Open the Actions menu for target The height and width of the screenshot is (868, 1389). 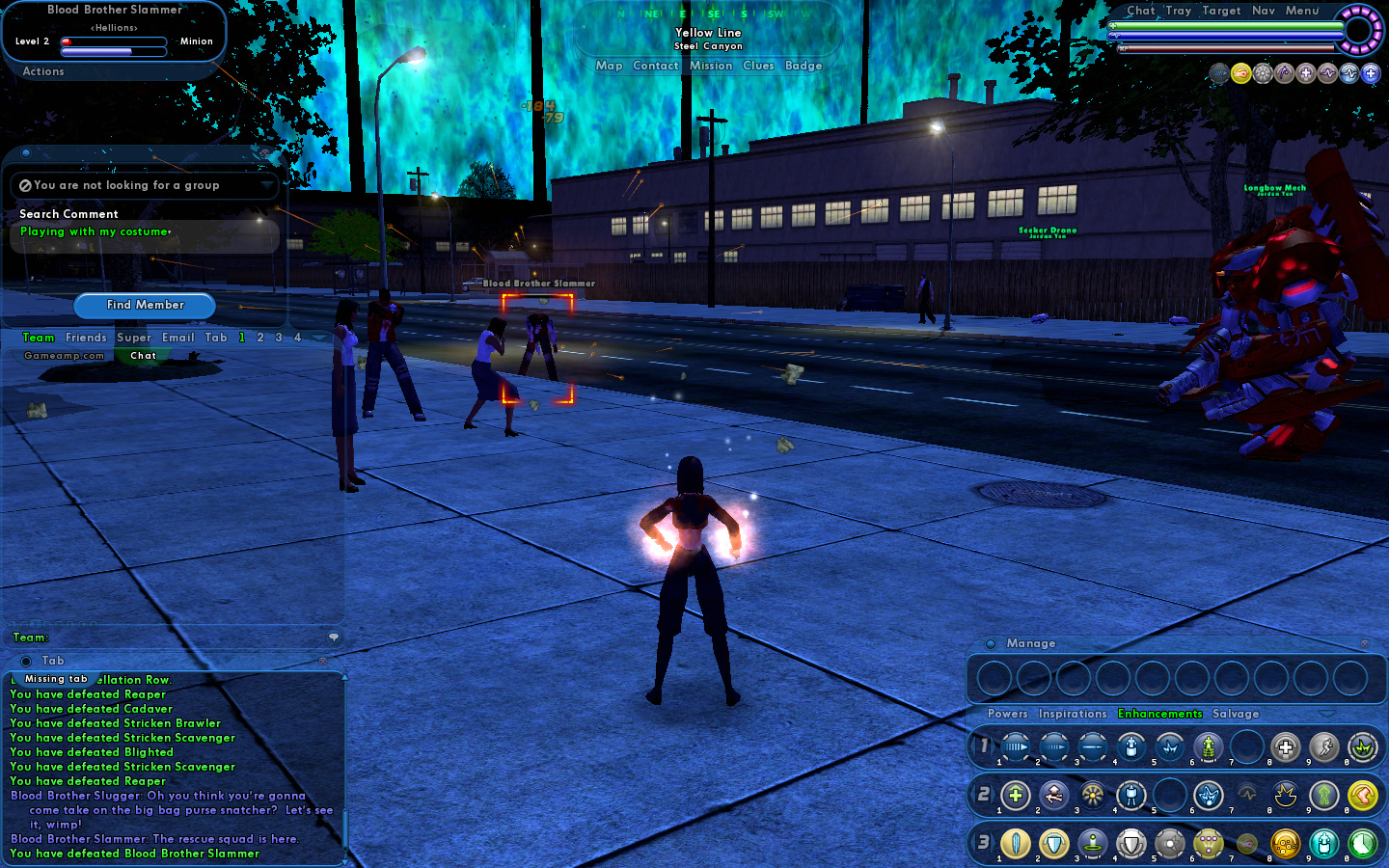pyautogui.click(x=43, y=71)
